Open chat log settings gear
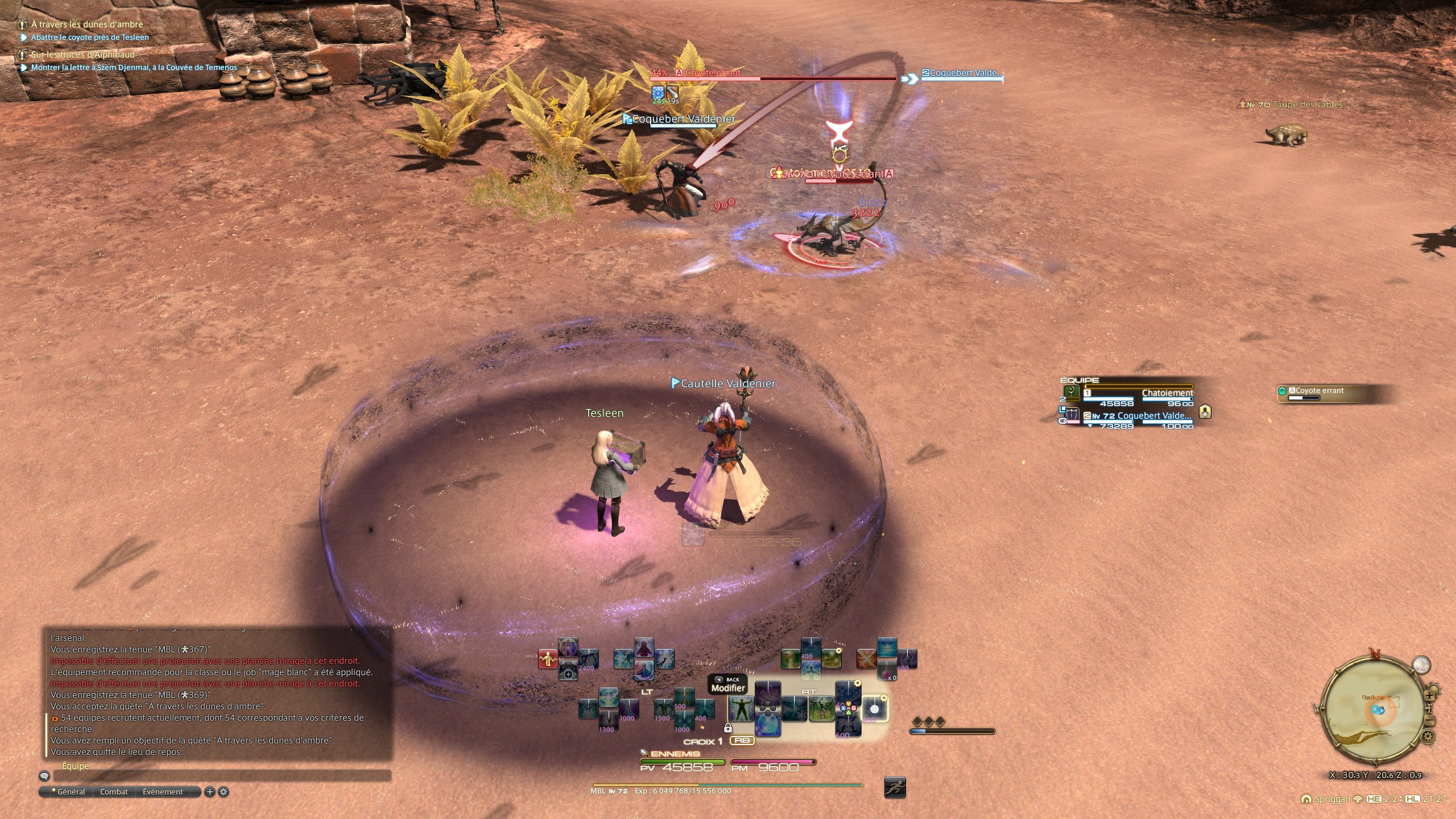 [224, 792]
